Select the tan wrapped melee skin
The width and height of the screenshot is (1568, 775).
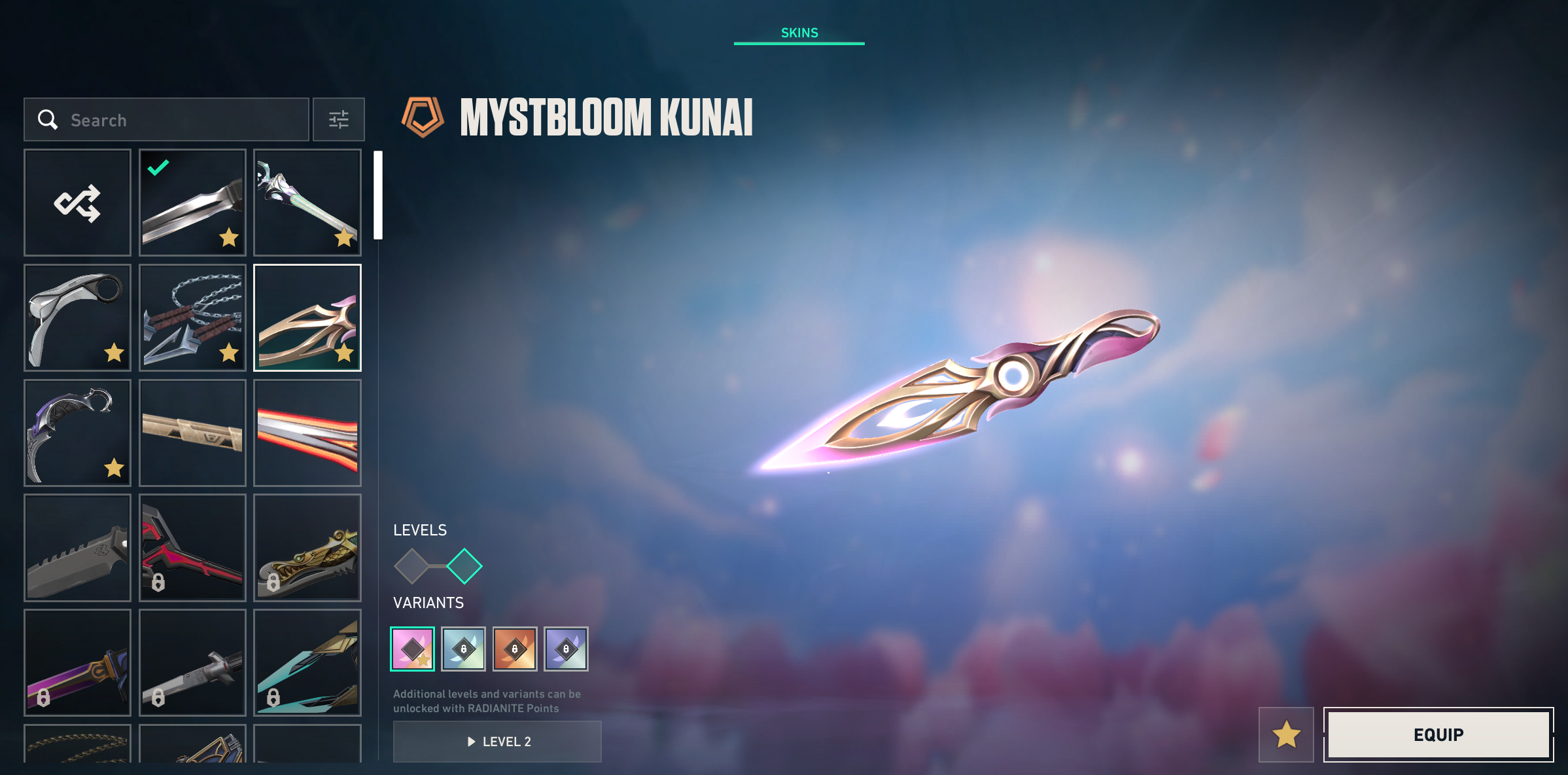pos(192,433)
